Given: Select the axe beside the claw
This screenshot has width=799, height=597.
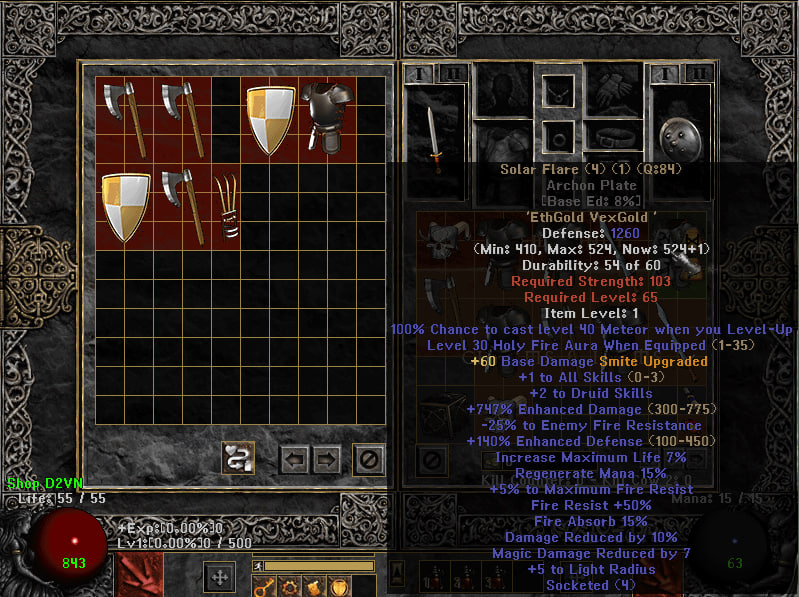Looking at the screenshot, I should pos(184,206).
